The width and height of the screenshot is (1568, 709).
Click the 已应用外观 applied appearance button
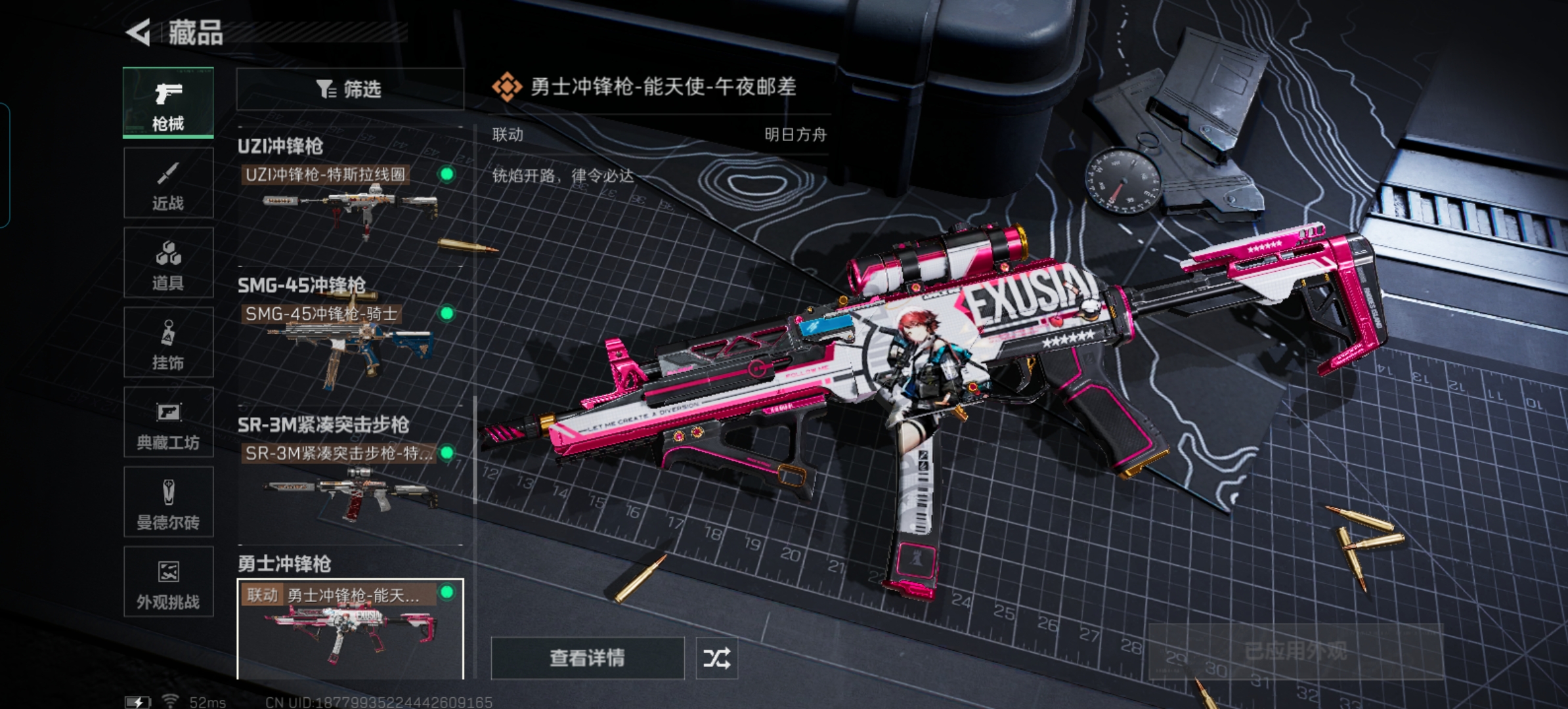point(1295,651)
